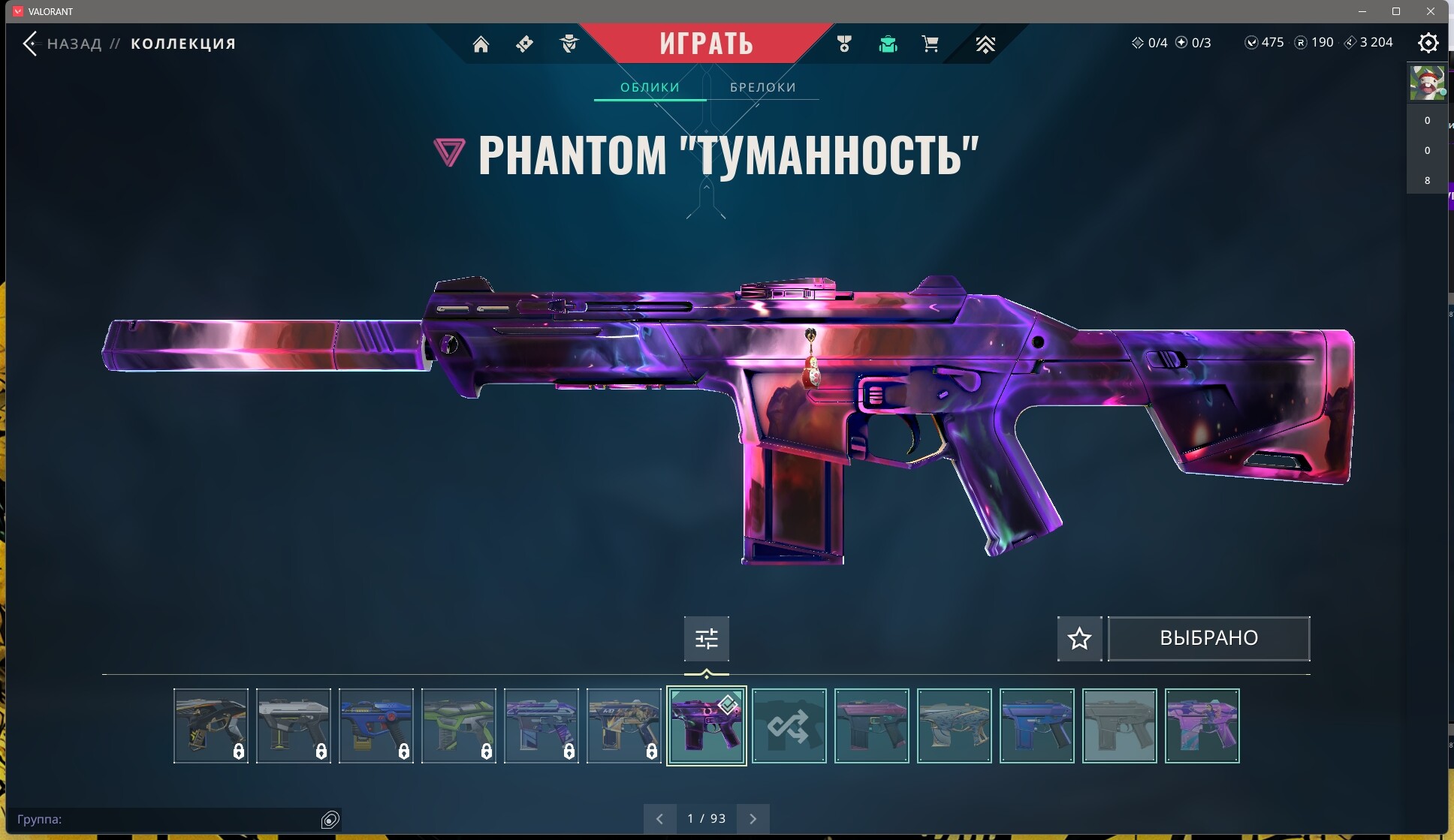
Task: Select the green Phantom skin thumbnail
Action: click(x=458, y=726)
